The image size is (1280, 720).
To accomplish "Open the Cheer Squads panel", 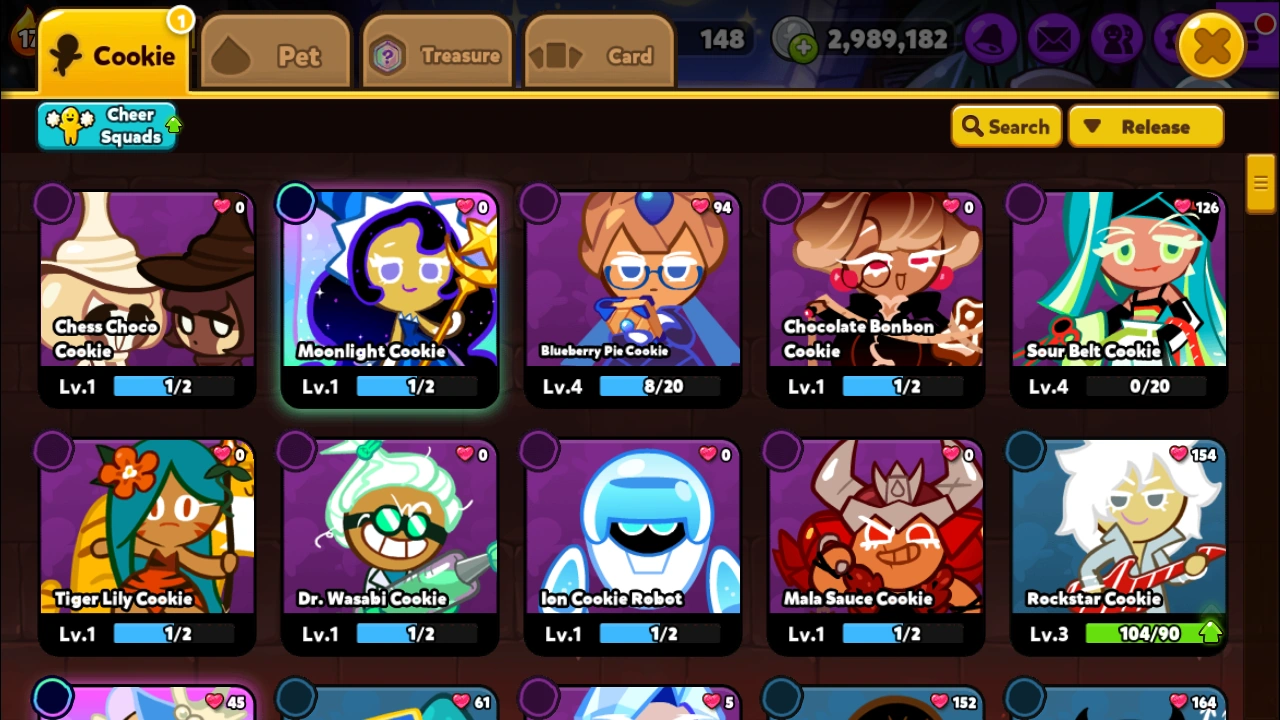I will click(107, 125).
